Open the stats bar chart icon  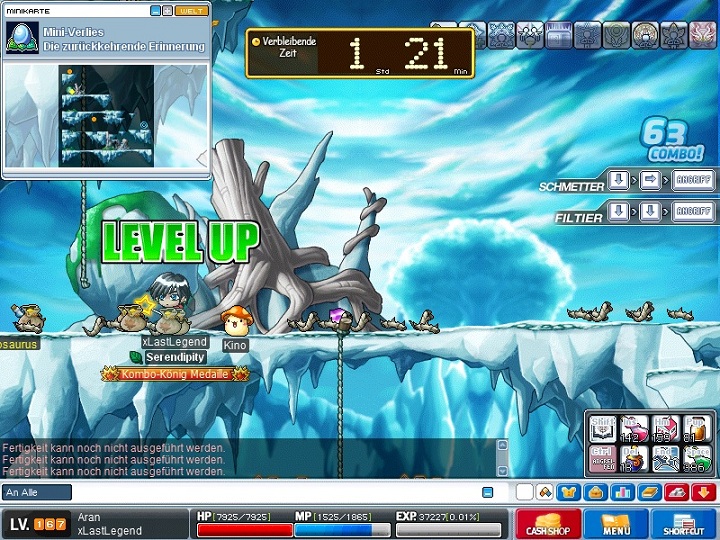[x=621, y=492]
